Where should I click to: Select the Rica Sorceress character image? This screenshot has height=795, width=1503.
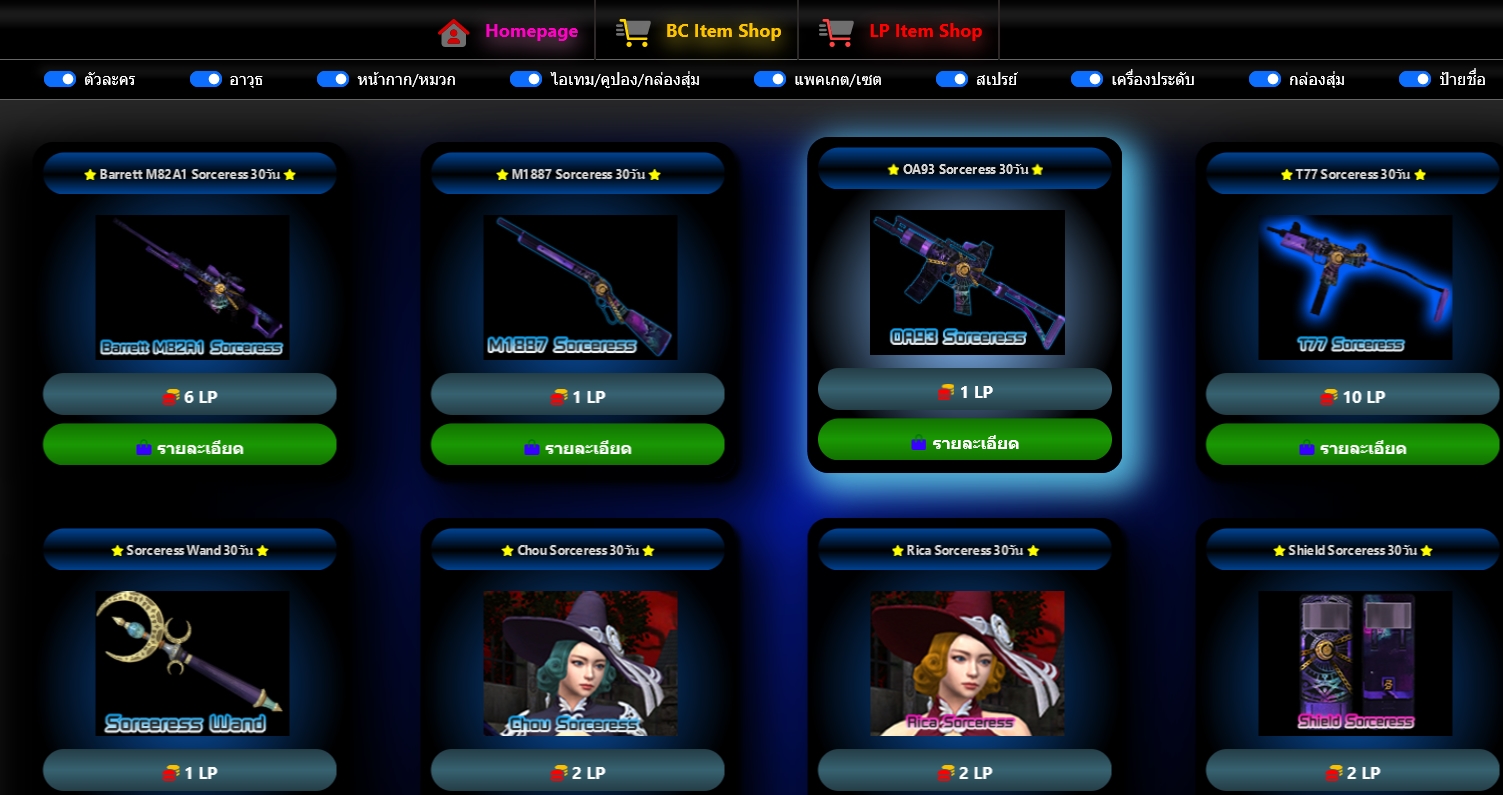[x=967, y=663]
